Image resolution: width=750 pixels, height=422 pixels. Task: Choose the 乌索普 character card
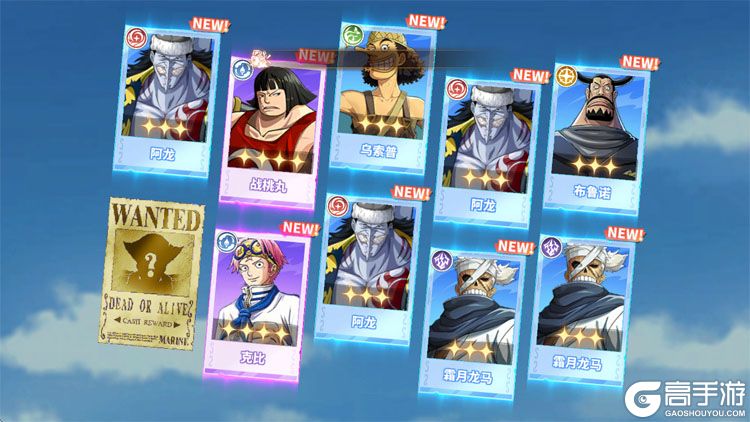[378, 90]
